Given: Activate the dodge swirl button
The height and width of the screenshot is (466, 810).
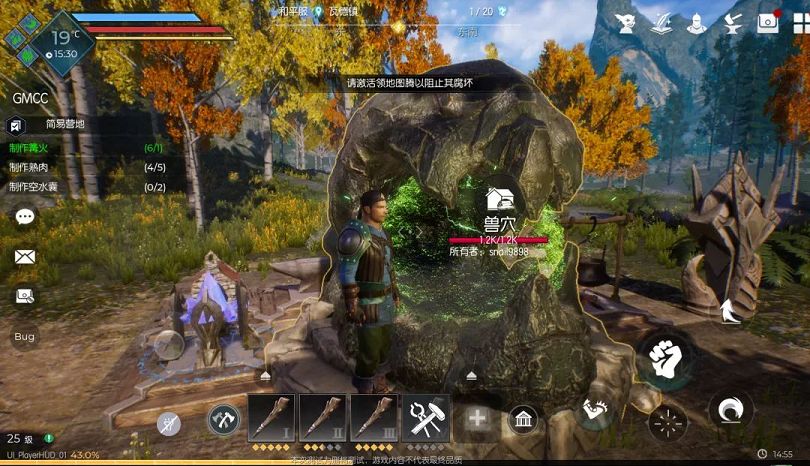Looking at the screenshot, I should click(730, 409).
